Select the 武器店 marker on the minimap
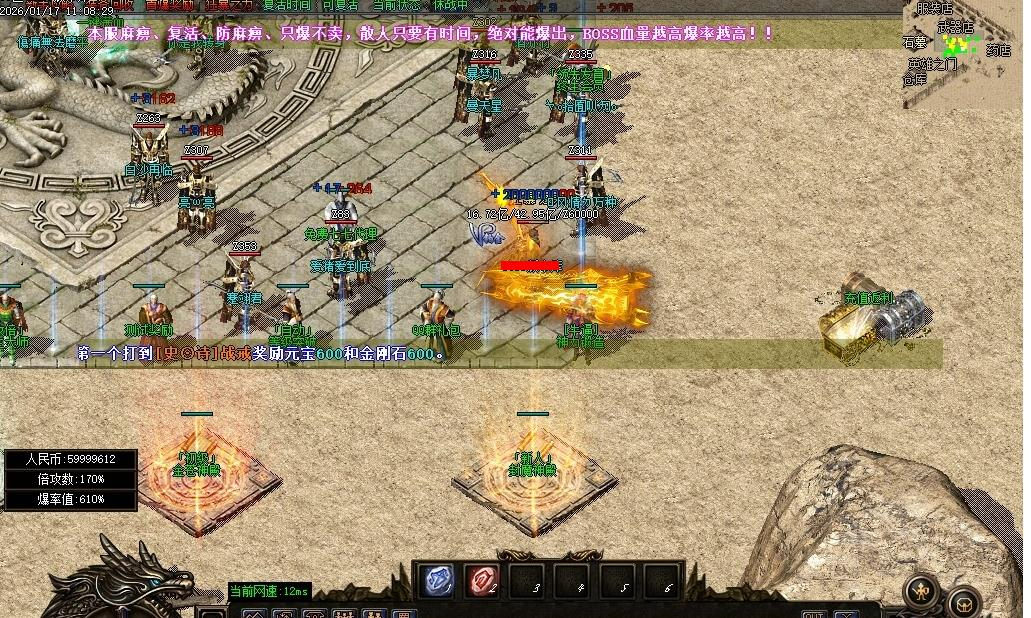The height and width of the screenshot is (618, 1031). tap(957, 28)
